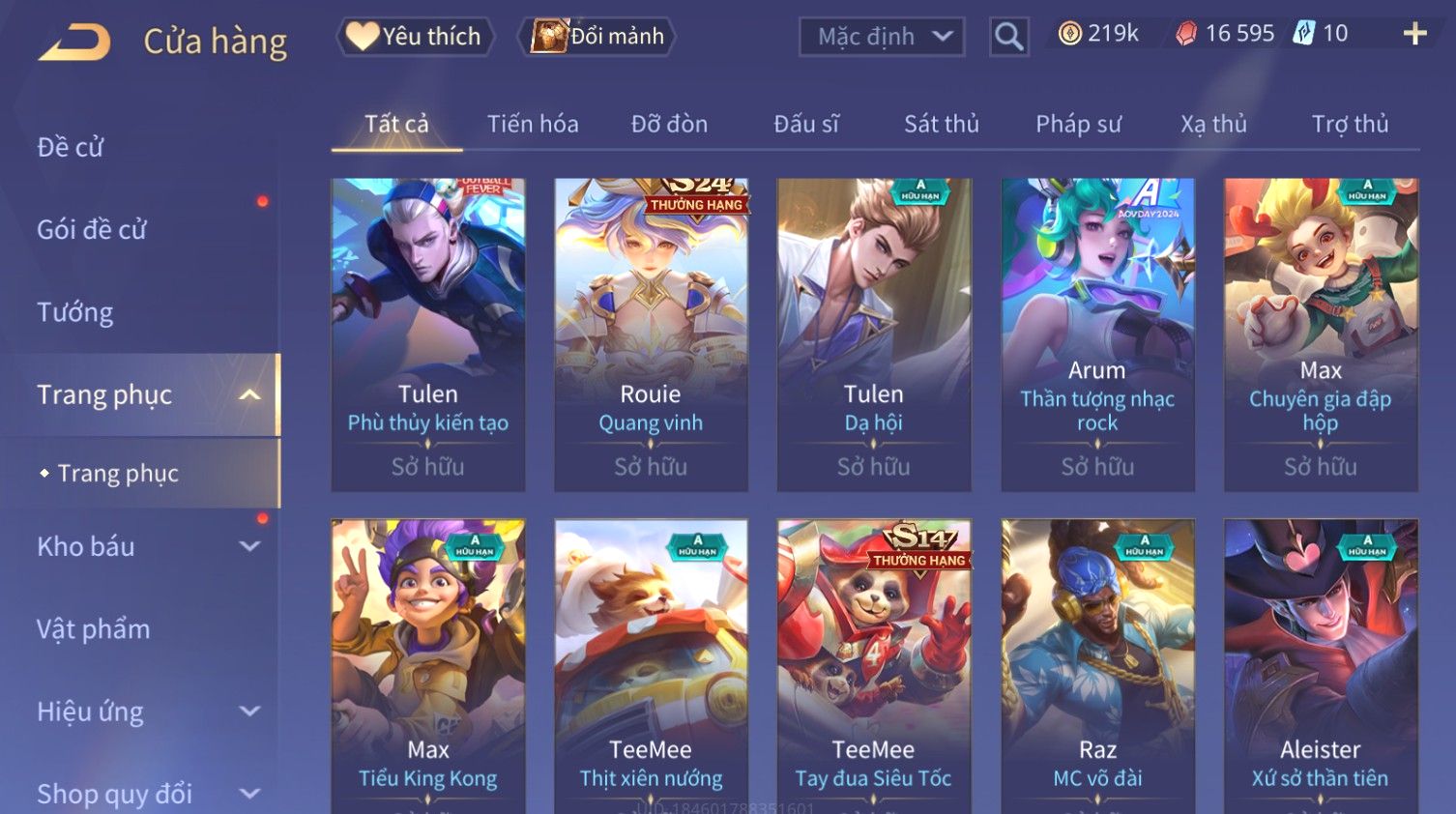The height and width of the screenshot is (814, 1456).
Task: Open the Đề cử menu entry
Action: point(70,147)
